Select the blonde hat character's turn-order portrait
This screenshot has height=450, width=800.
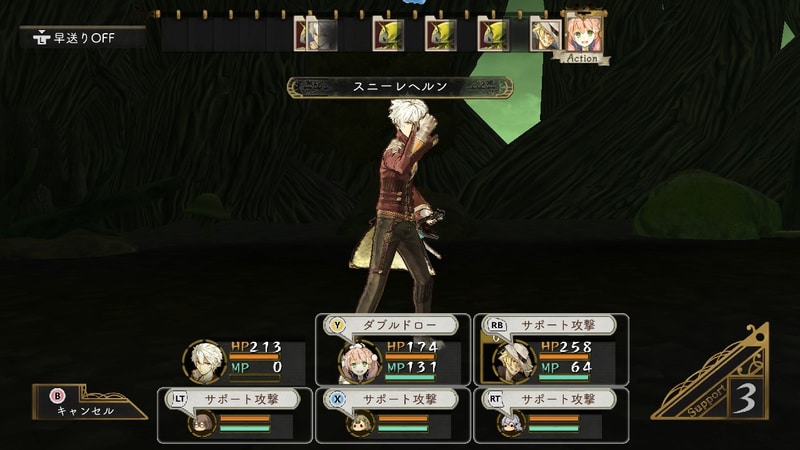click(544, 34)
